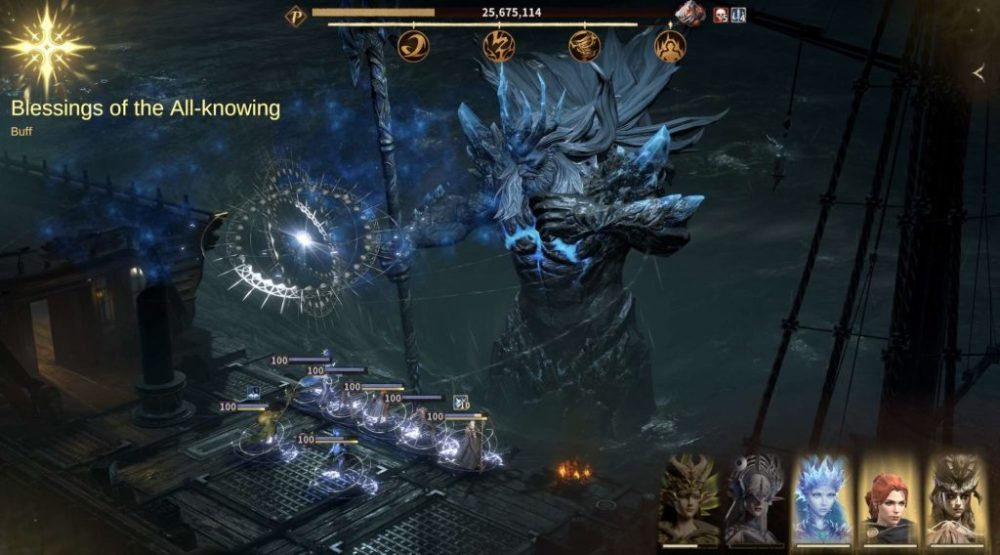
Task: Click the tornado boss skill icon
Action: (584, 45)
